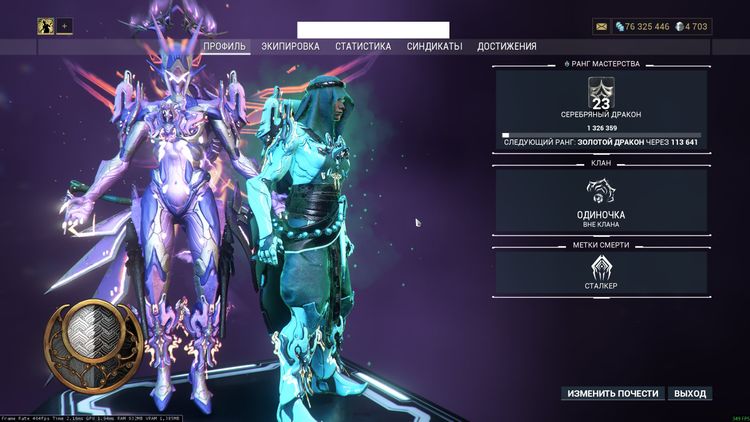Open the platinum balance display
The height and width of the screenshot is (422, 750).
coord(691,26)
